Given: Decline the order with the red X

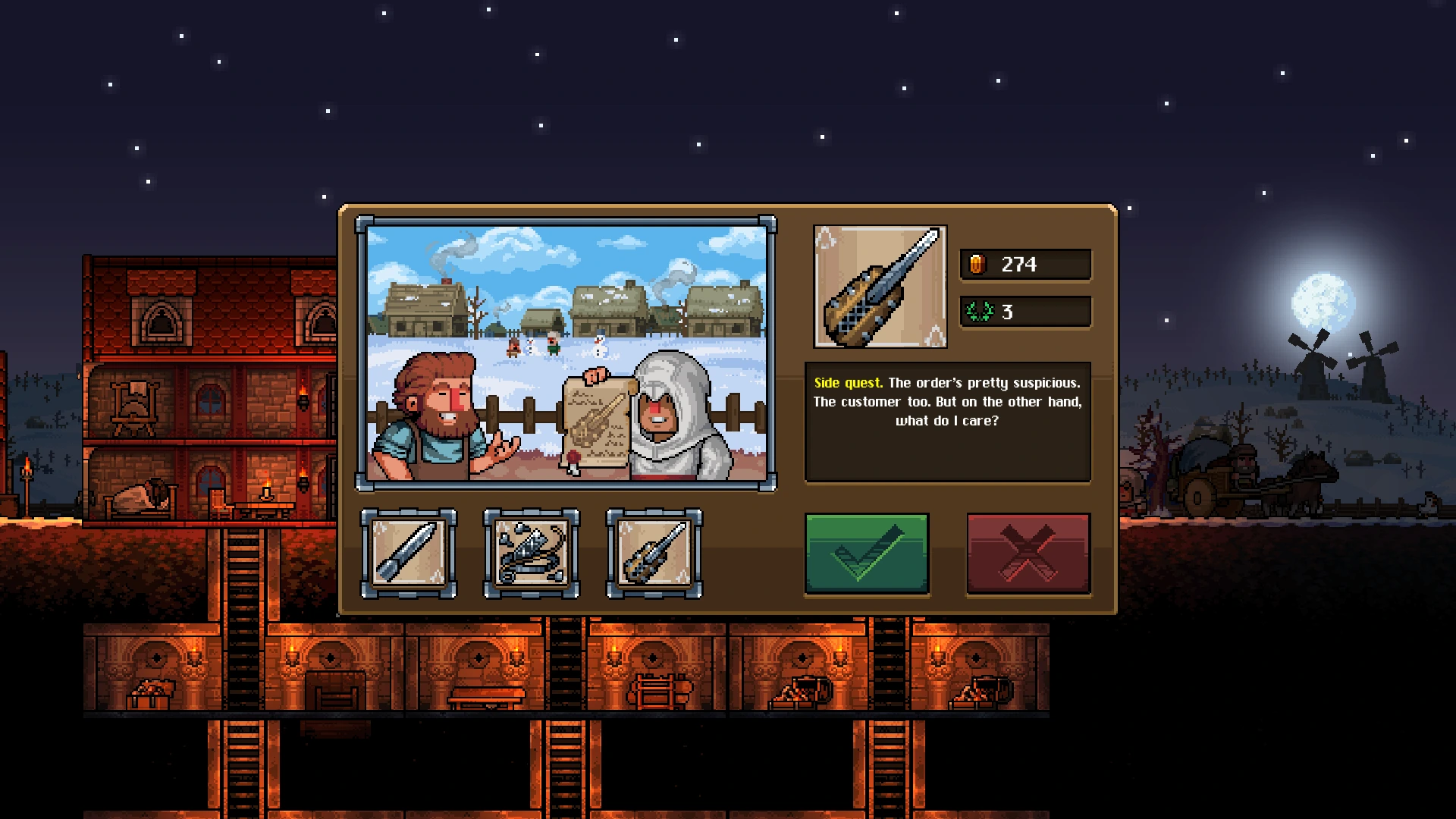Looking at the screenshot, I should tap(1028, 553).
